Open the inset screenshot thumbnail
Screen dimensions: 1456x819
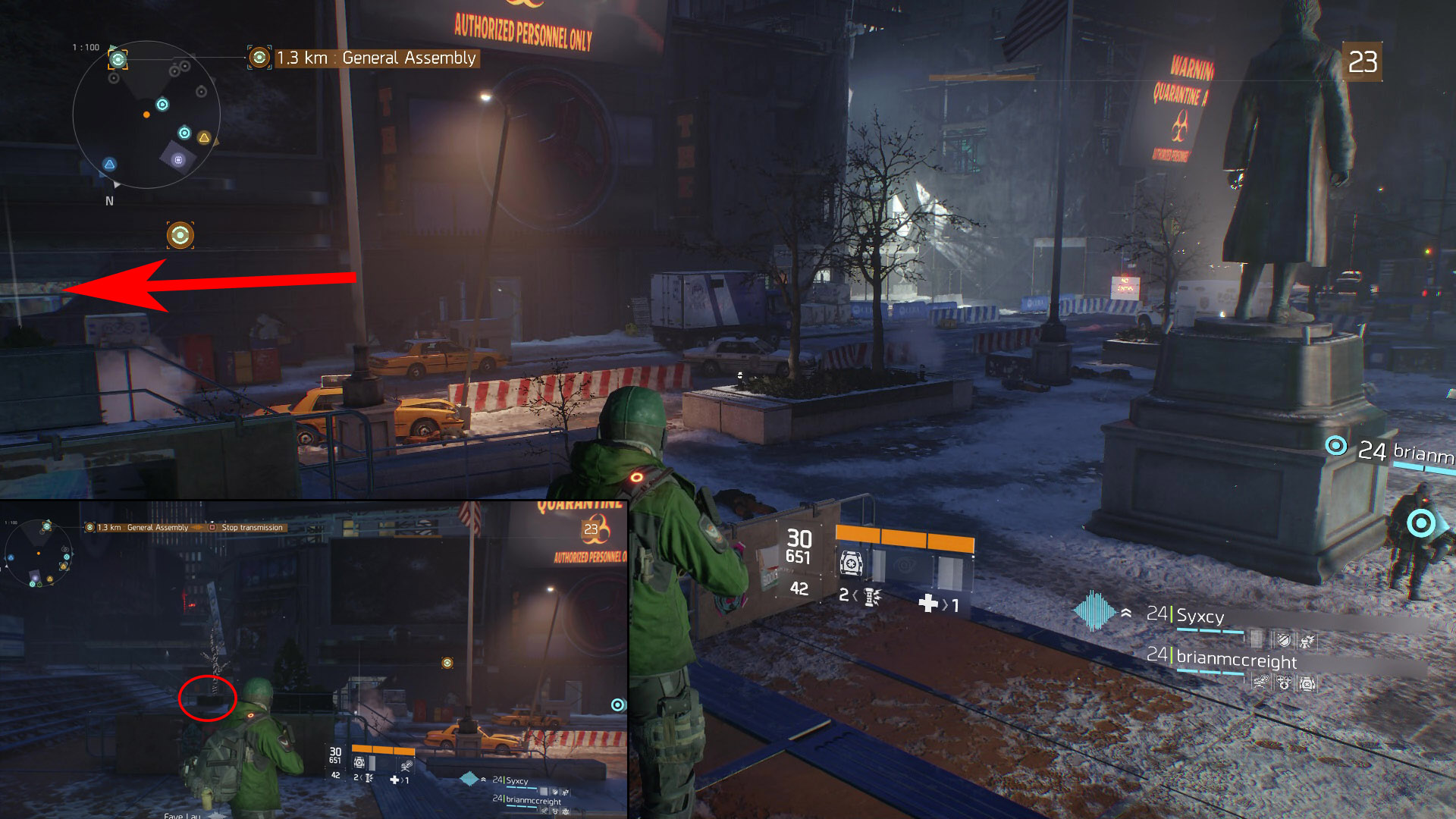pos(314,660)
